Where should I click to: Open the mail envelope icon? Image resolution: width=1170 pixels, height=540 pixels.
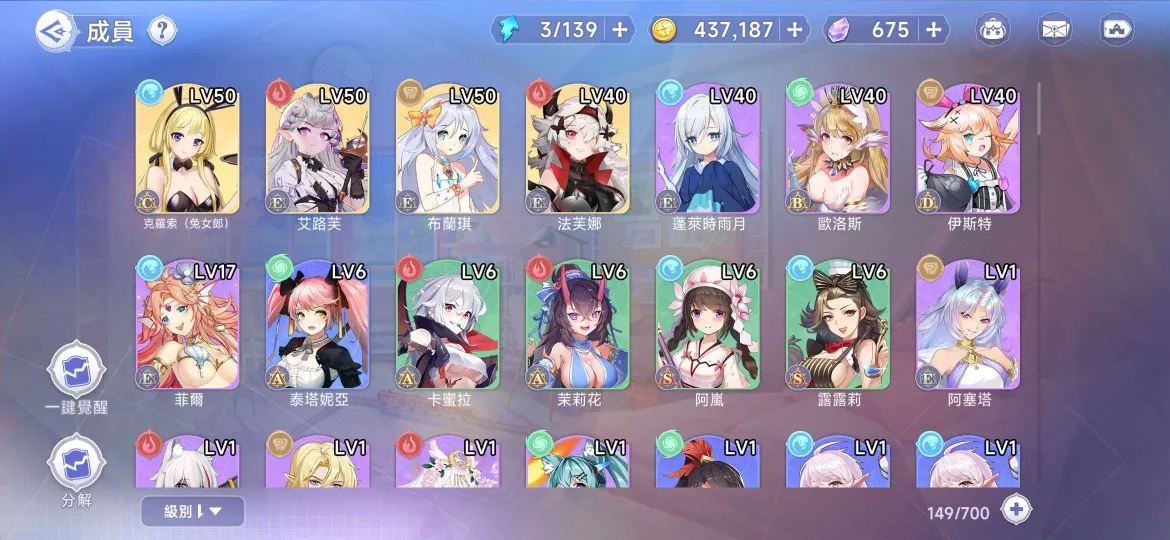point(1056,30)
